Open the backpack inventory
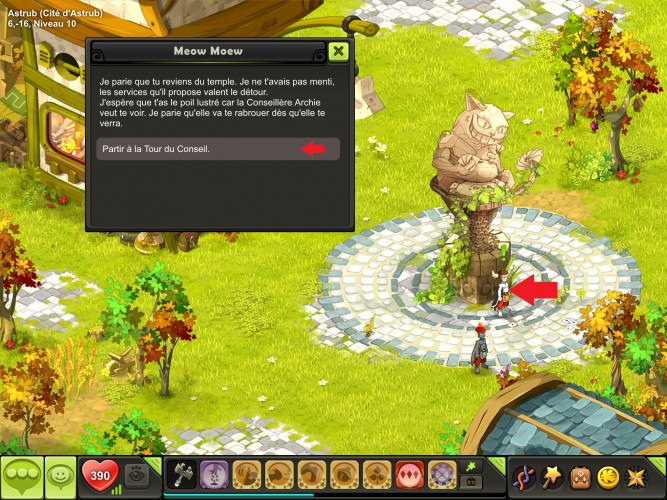667x500 pixels. pyautogui.click(x=581, y=475)
